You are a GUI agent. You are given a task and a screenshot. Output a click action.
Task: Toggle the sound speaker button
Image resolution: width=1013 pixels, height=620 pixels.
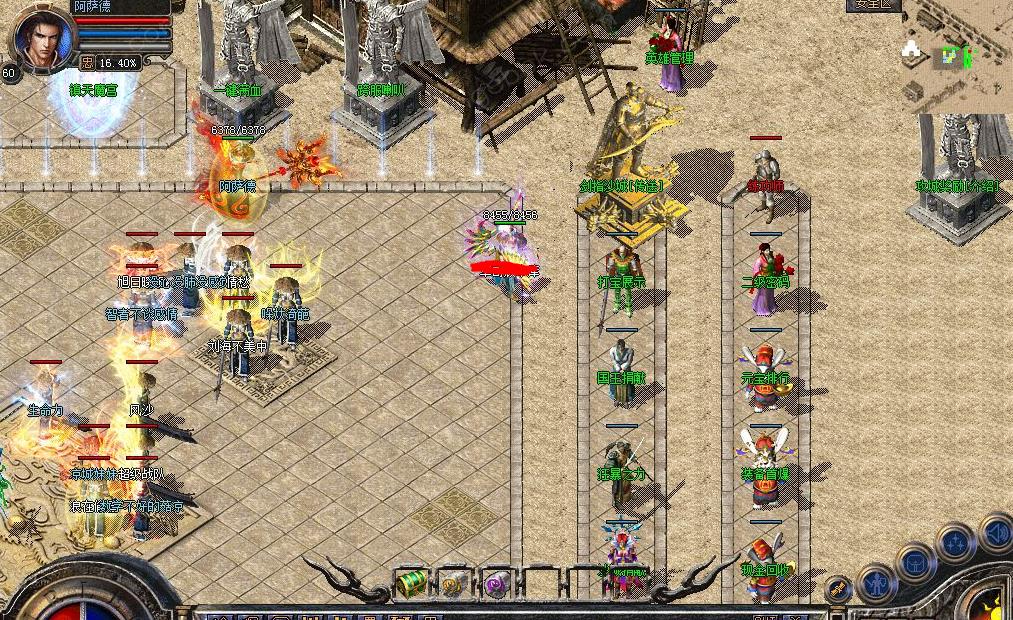point(996,533)
